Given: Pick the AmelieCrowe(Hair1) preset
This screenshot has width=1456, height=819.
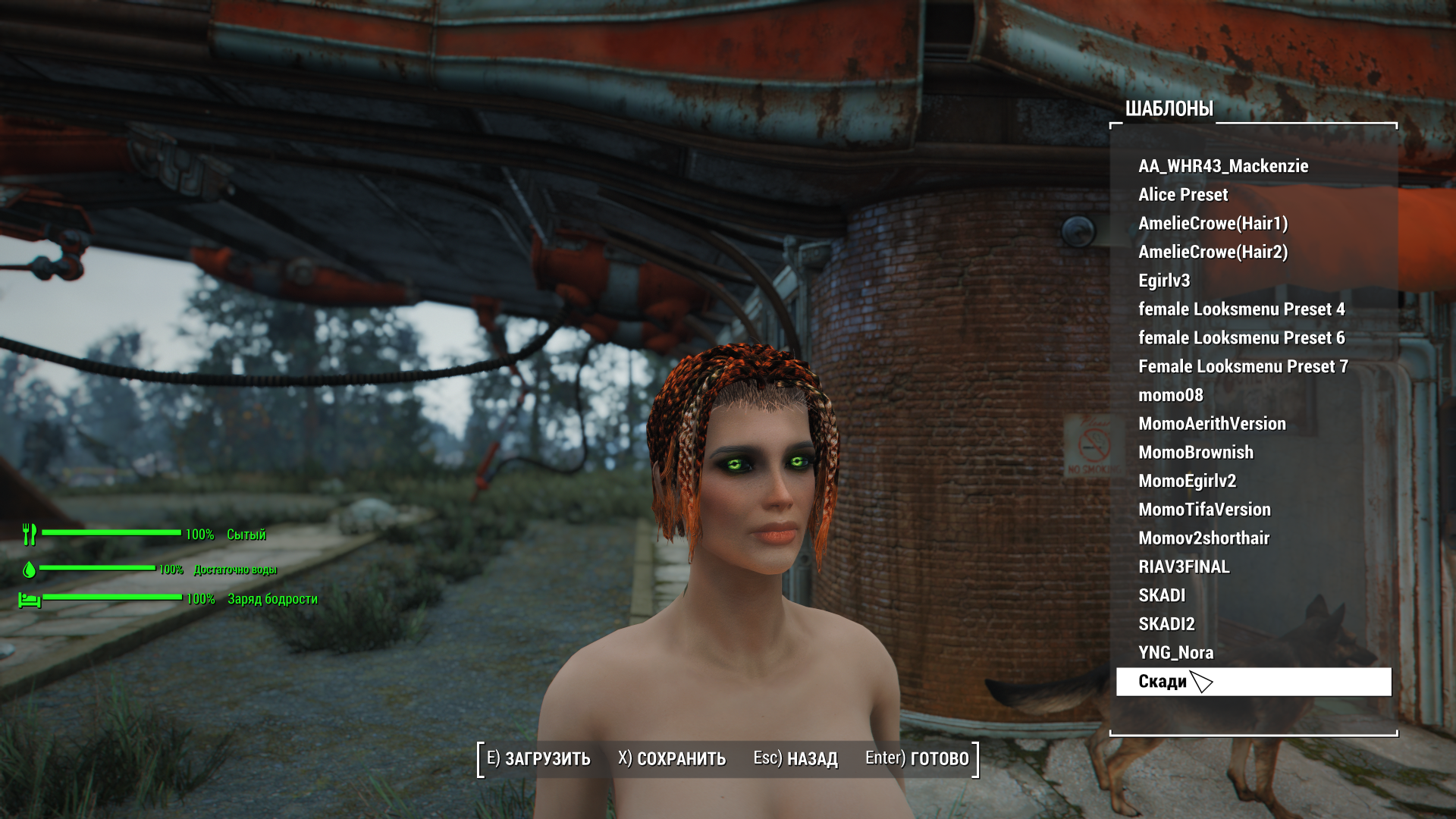Looking at the screenshot, I should 1213,224.
